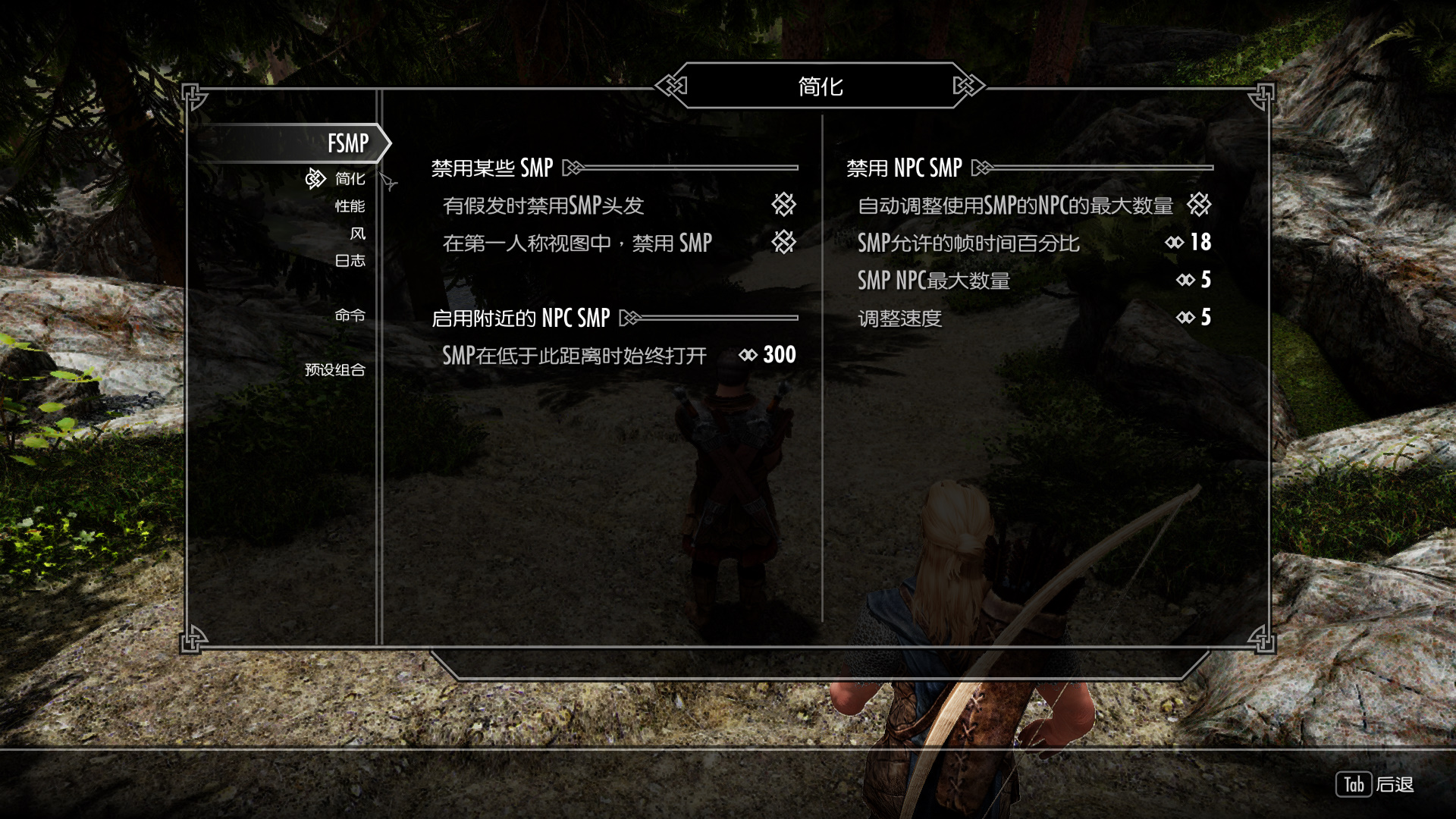Screen dimensions: 1456x819
Task: Adjust SMP在低于此距离时始终打开 value 300
Action: (779, 355)
